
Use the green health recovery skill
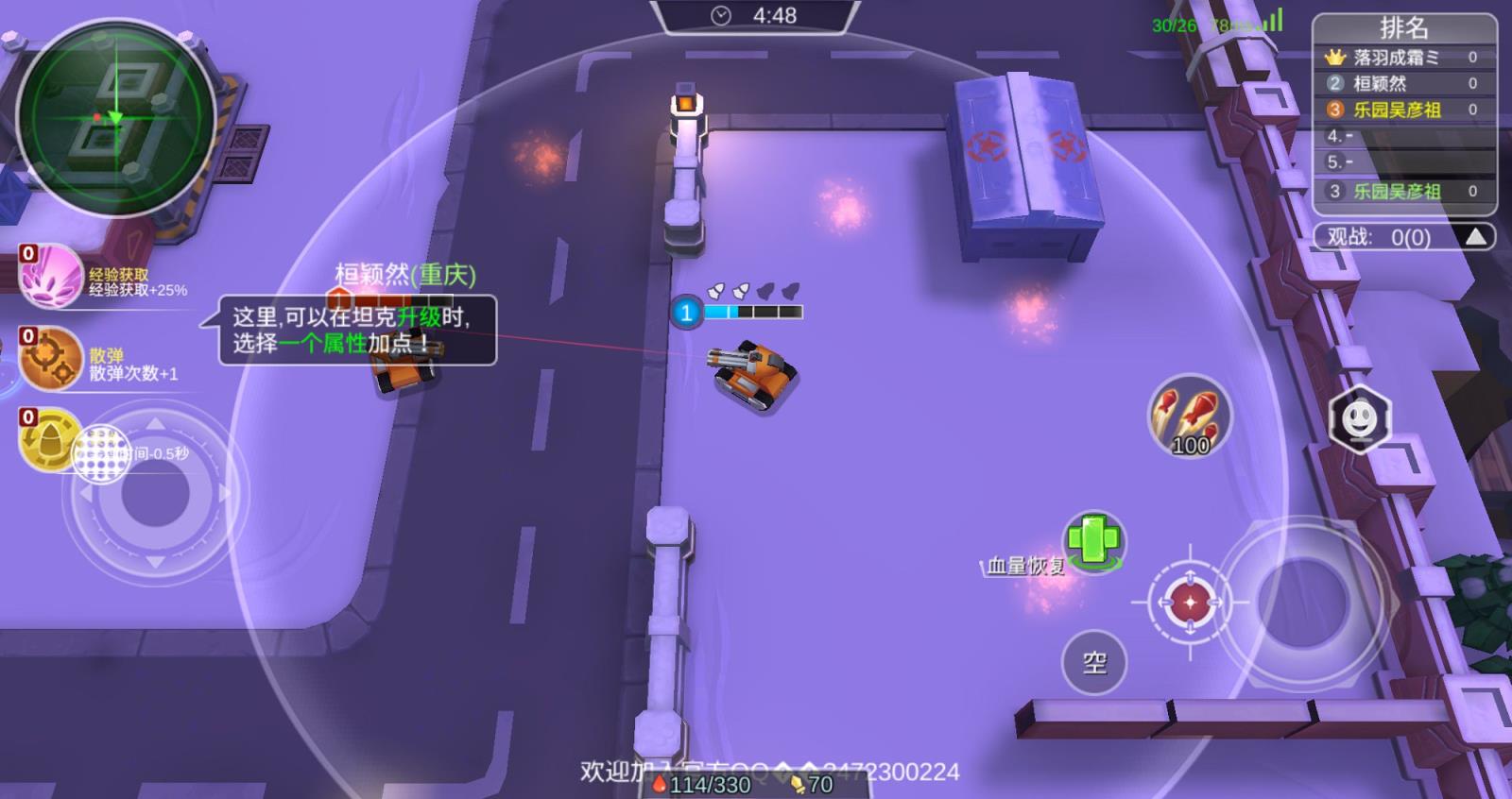point(1093,541)
